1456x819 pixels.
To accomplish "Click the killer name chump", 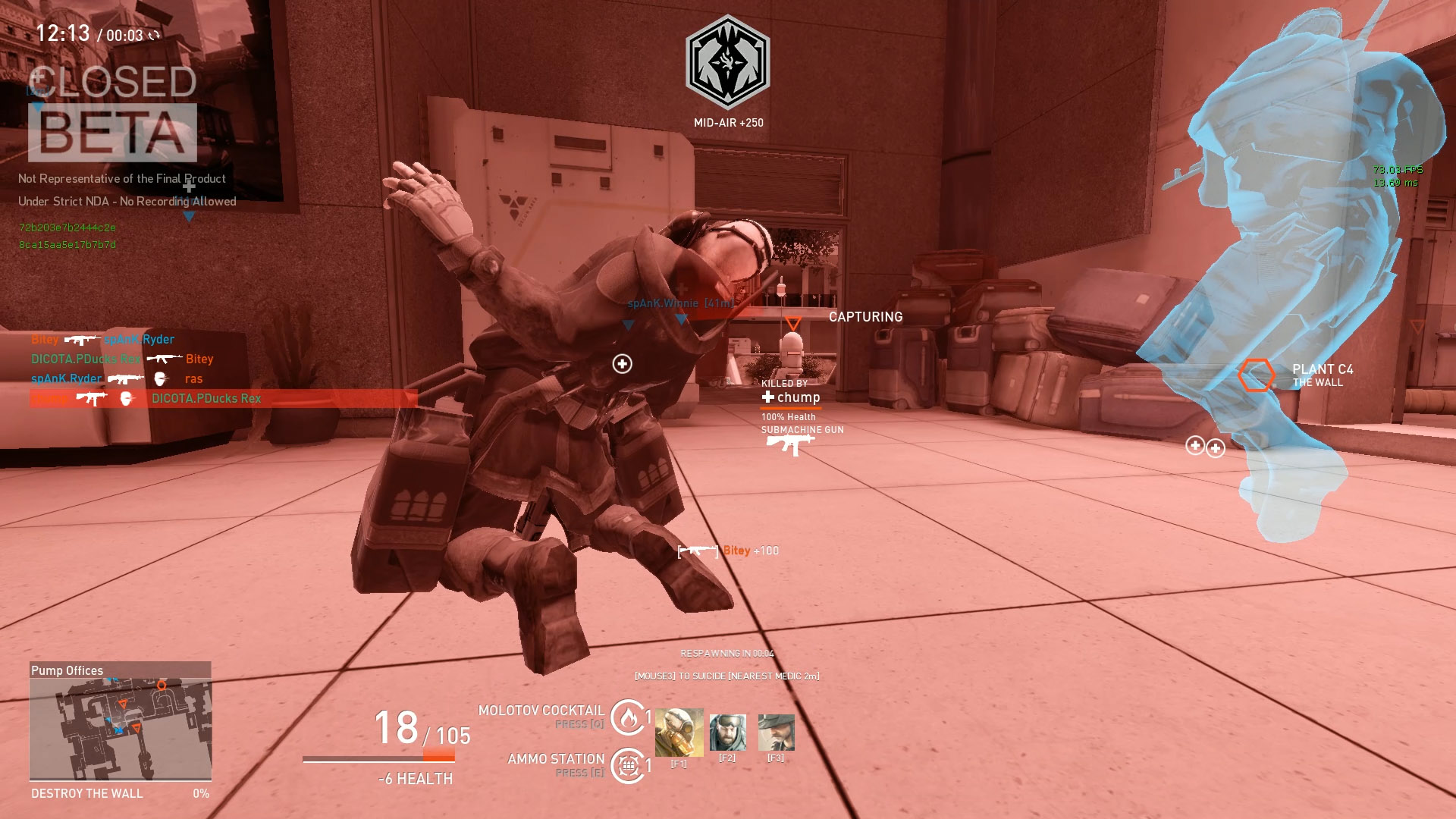I will pos(798,397).
